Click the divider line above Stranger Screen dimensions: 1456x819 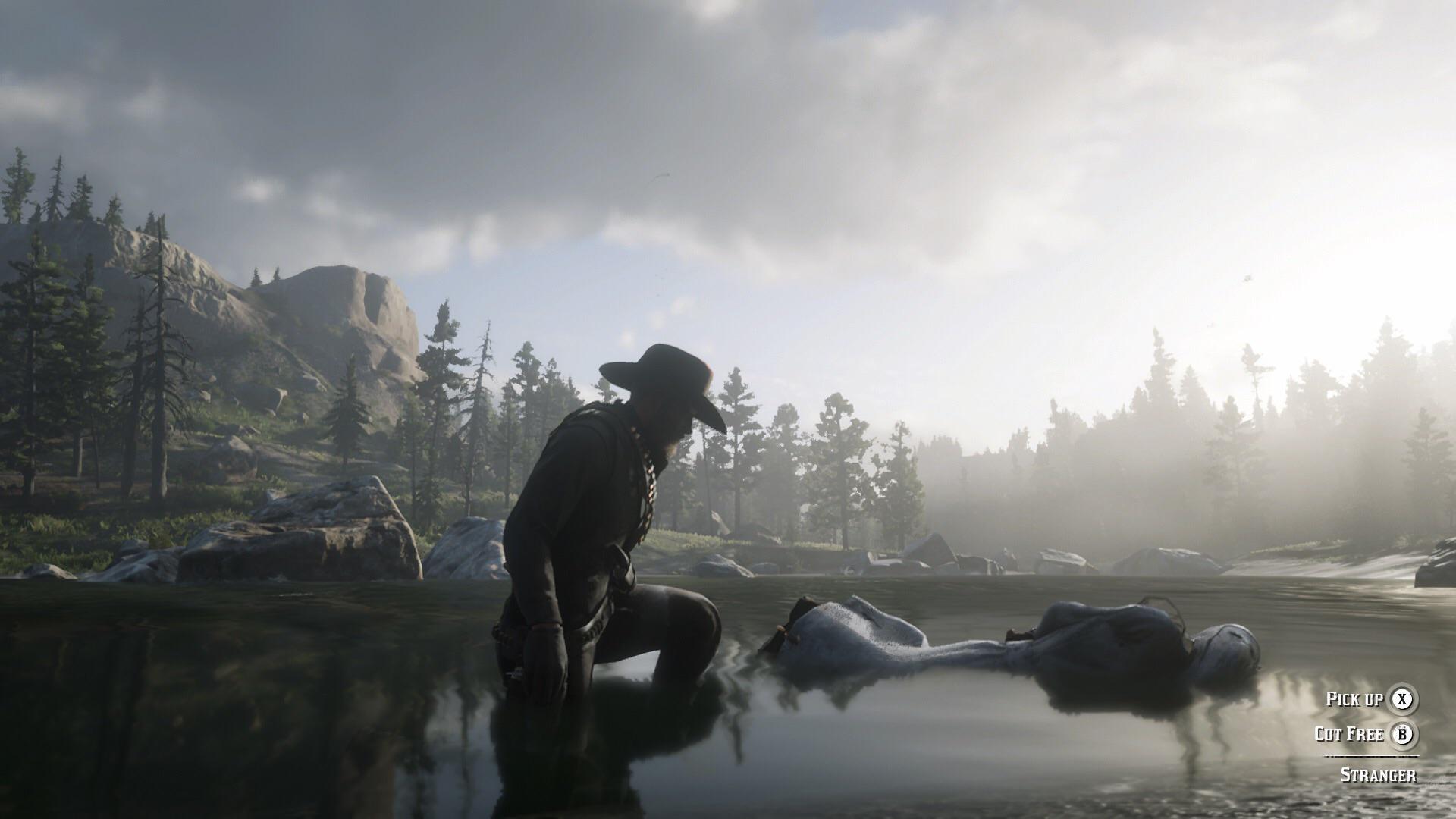pyautogui.click(x=1370, y=755)
